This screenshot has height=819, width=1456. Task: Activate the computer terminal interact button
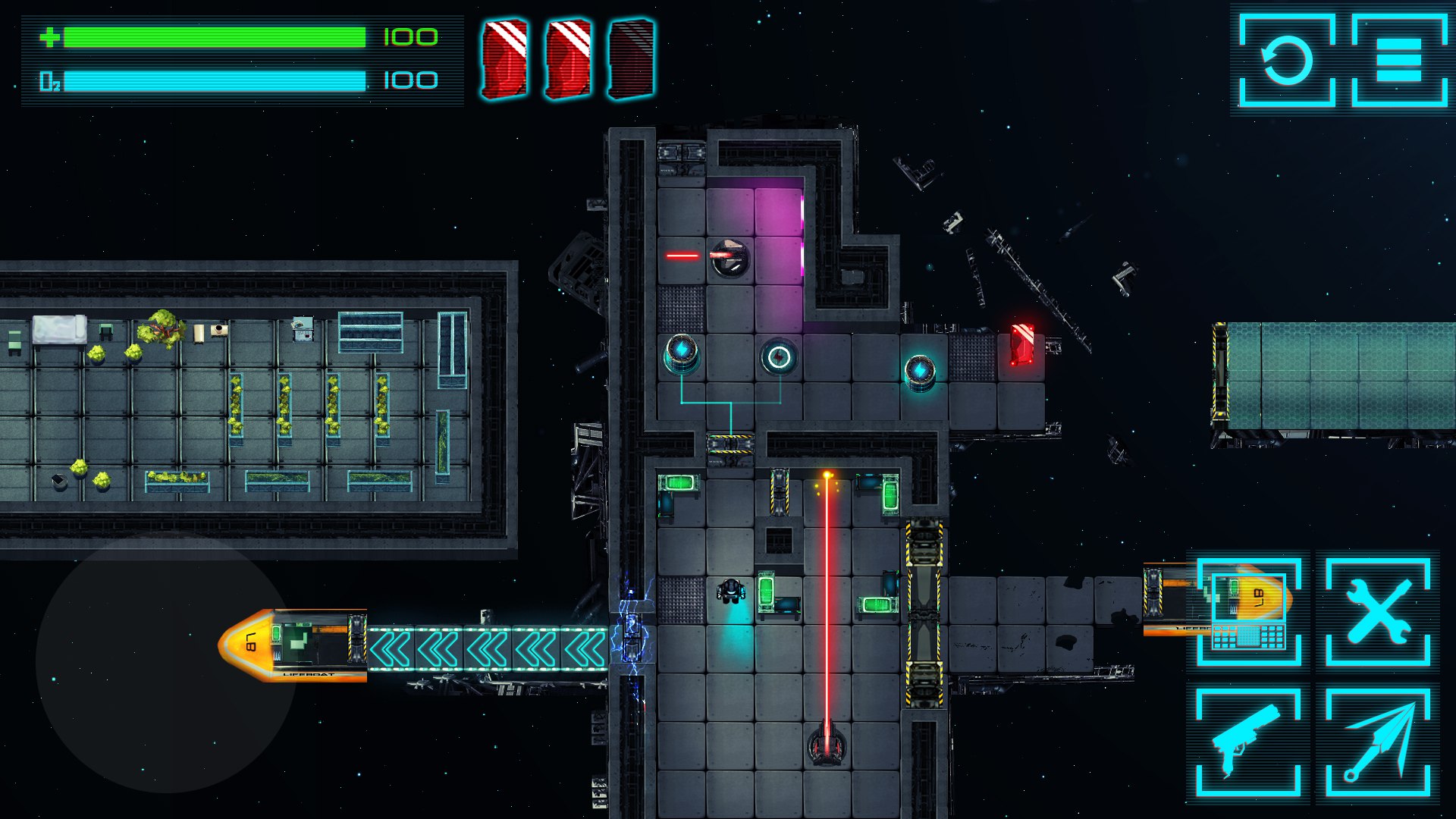(x=1249, y=612)
